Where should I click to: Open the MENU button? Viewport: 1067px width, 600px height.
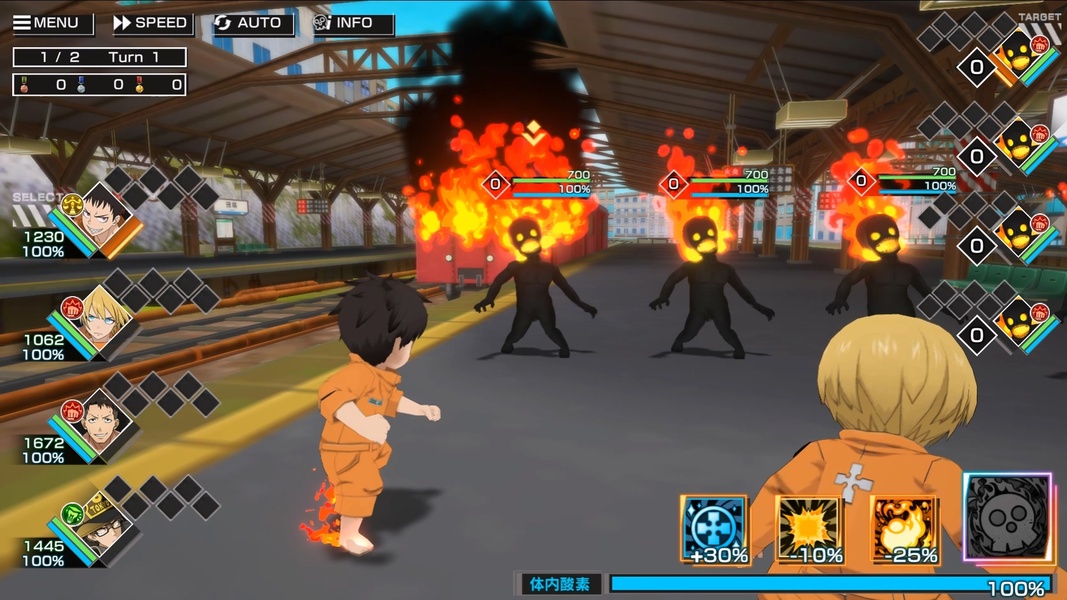(48, 23)
